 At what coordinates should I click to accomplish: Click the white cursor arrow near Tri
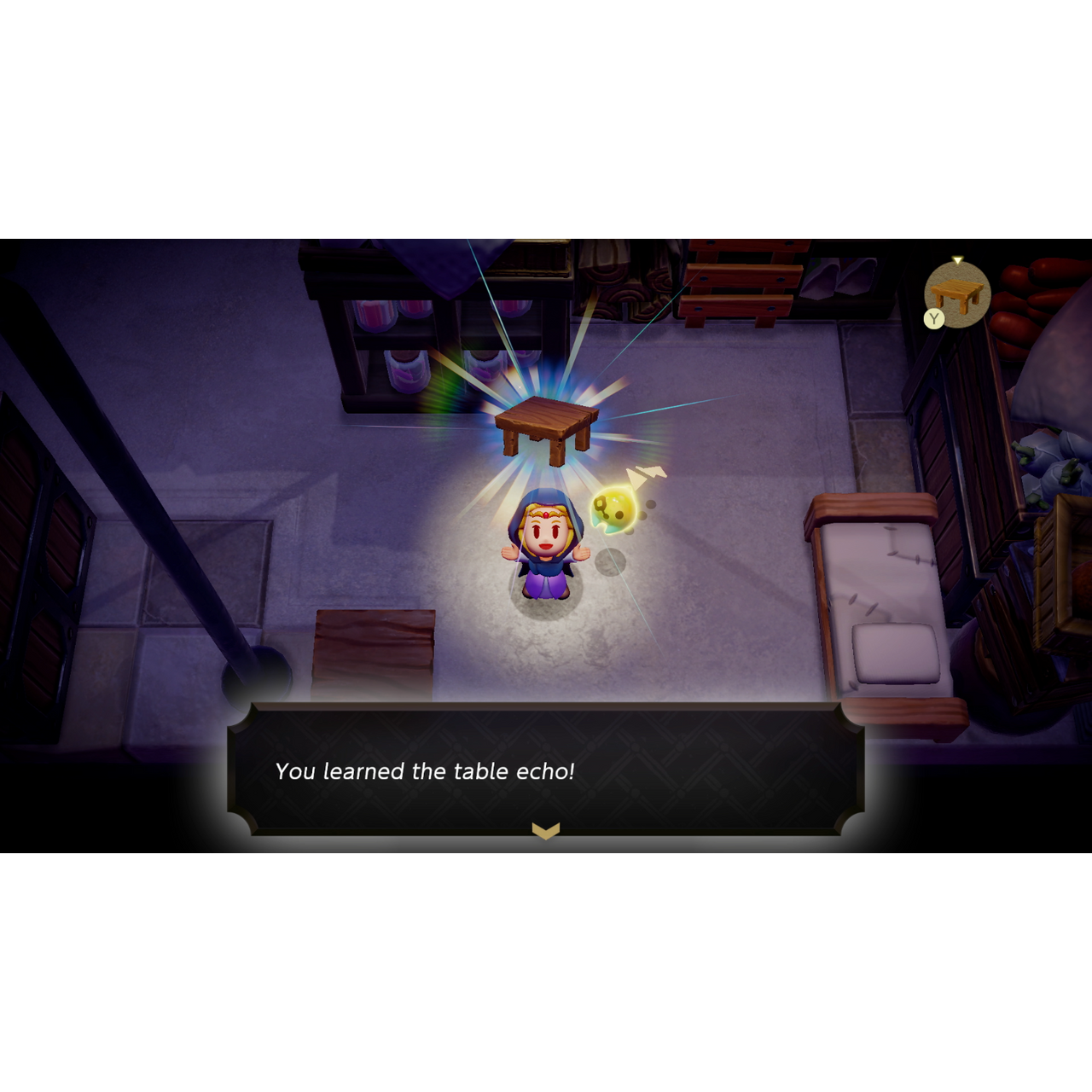pos(646,474)
